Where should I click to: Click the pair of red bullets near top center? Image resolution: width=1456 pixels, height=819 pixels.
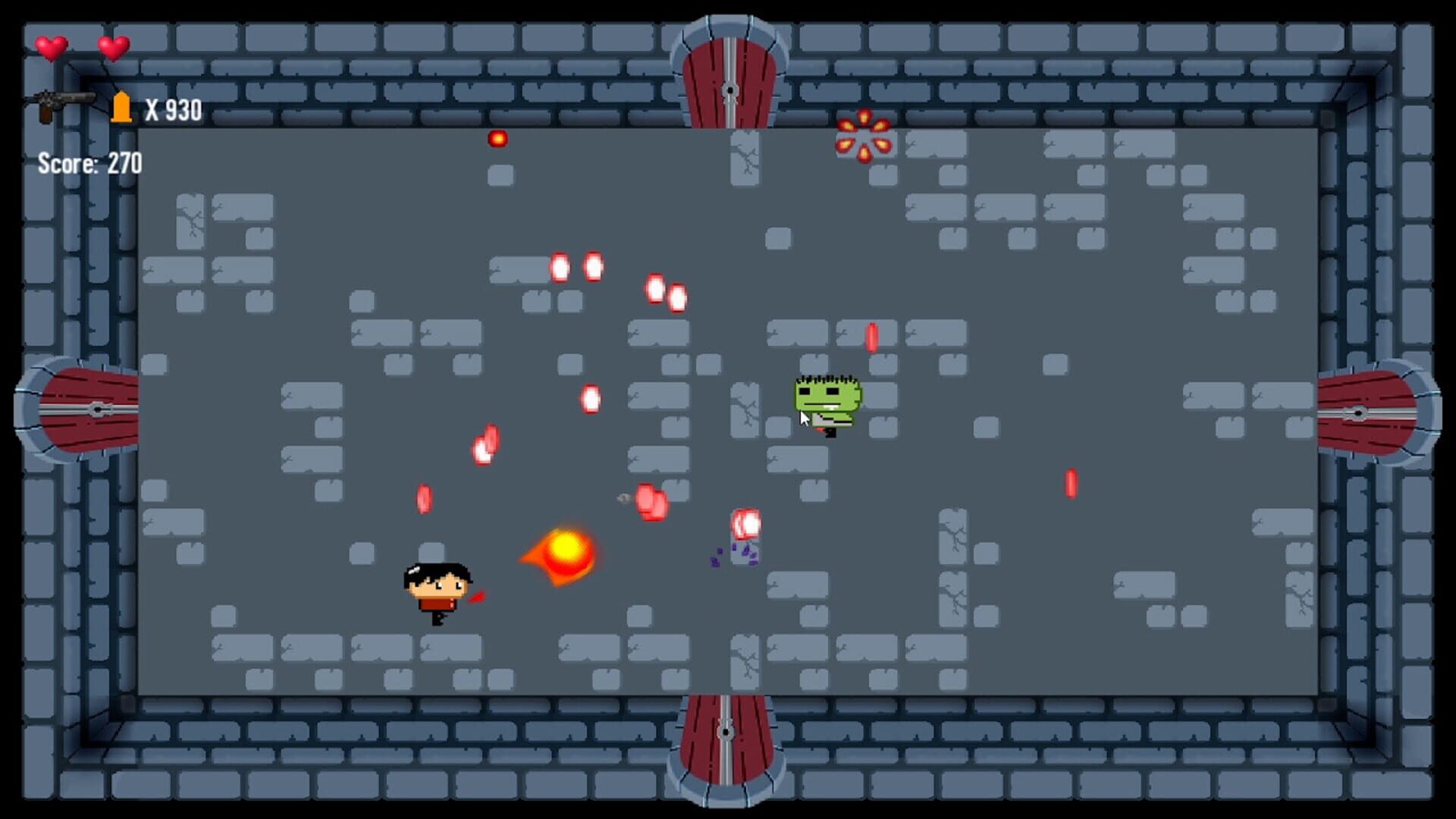pos(578,267)
